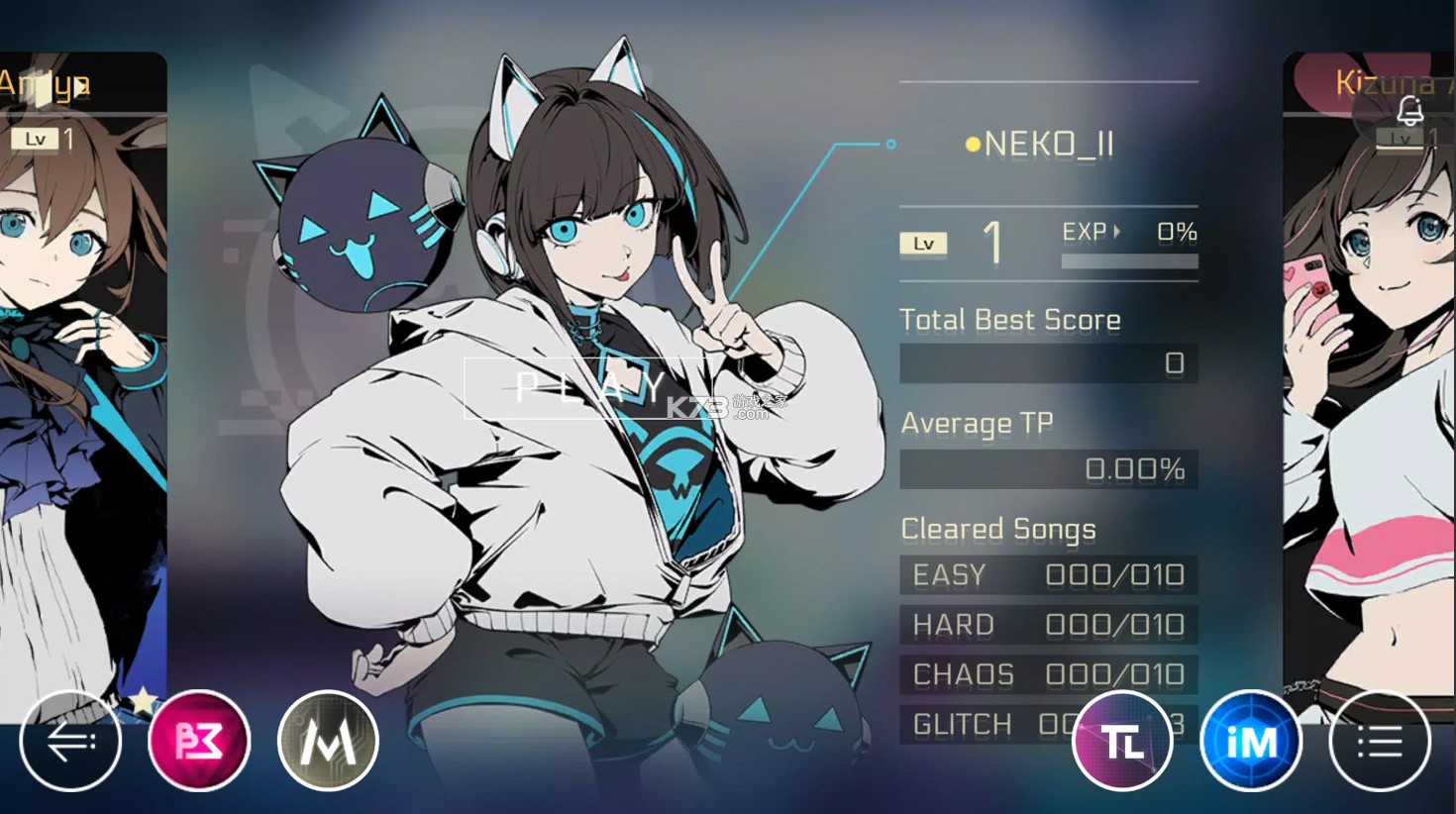The width and height of the screenshot is (1456, 814).
Task: Tap the Lv 1 level badge
Action: pos(923,243)
